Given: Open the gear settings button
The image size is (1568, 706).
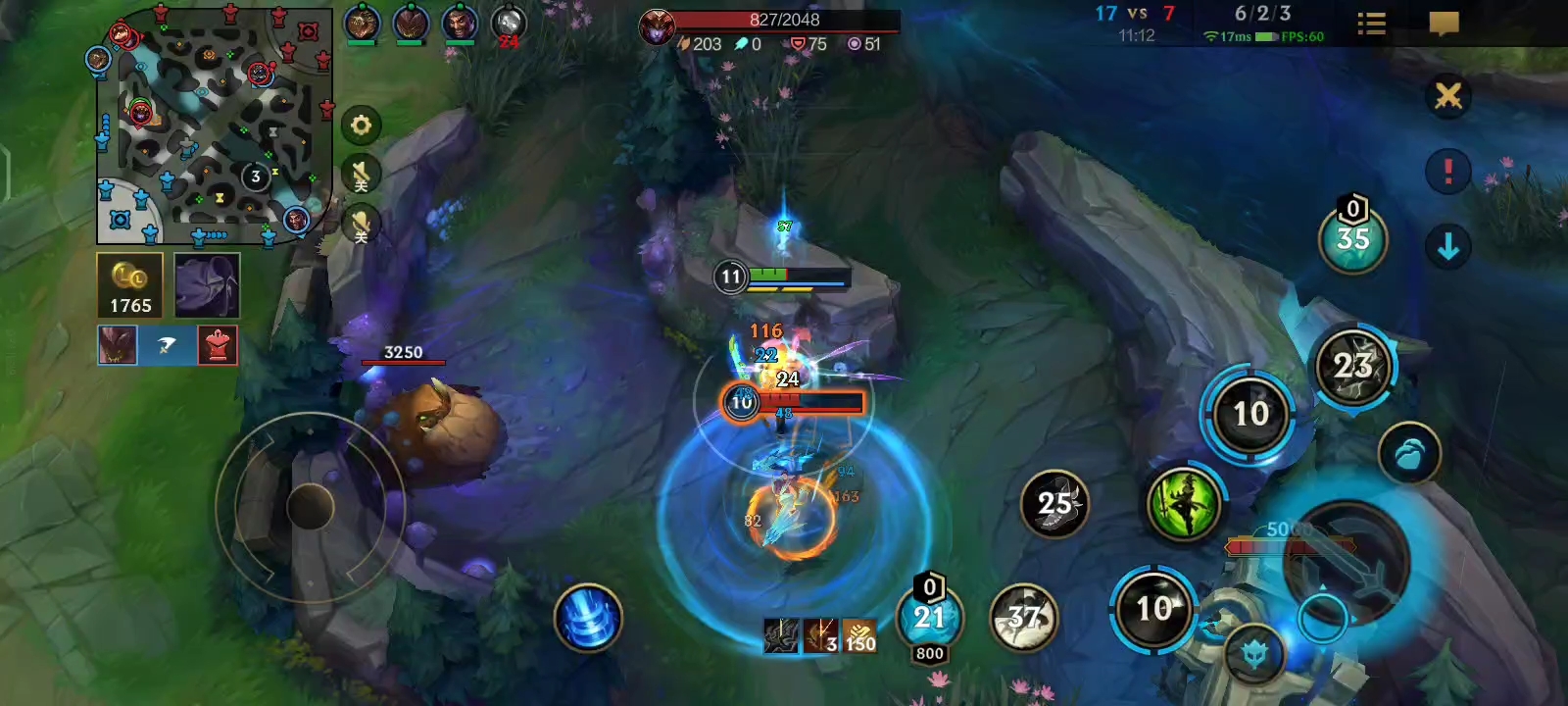Looking at the screenshot, I should coord(361,126).
